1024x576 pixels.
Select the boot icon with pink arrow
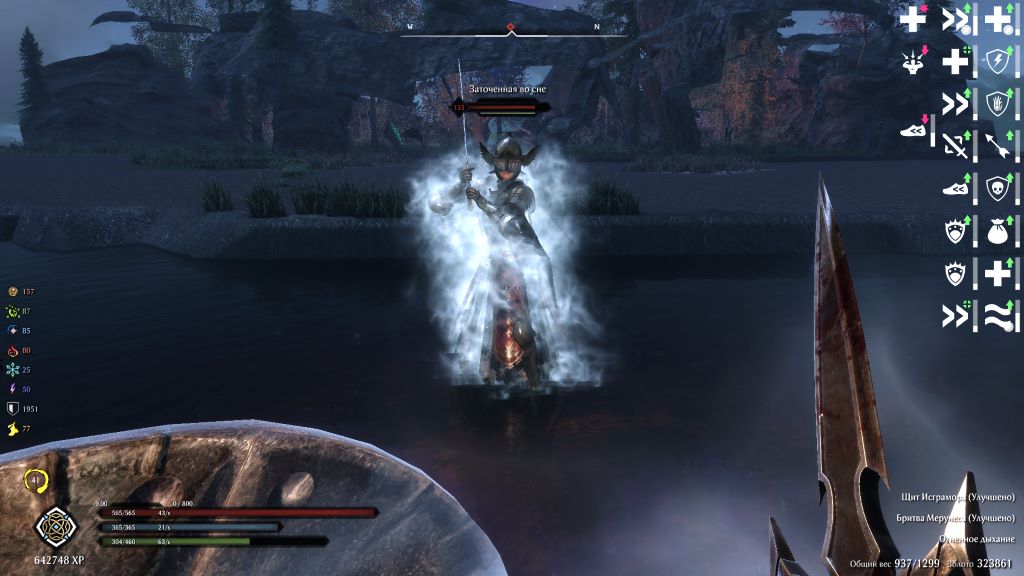click(x=914, y=130)
